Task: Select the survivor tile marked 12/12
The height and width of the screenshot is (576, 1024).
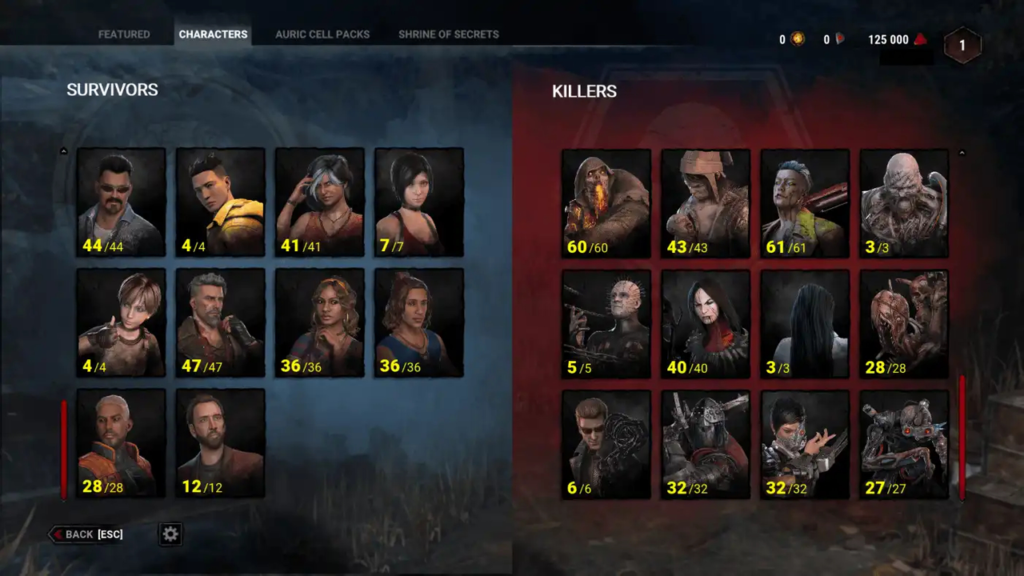Action: tap(220, 442)
